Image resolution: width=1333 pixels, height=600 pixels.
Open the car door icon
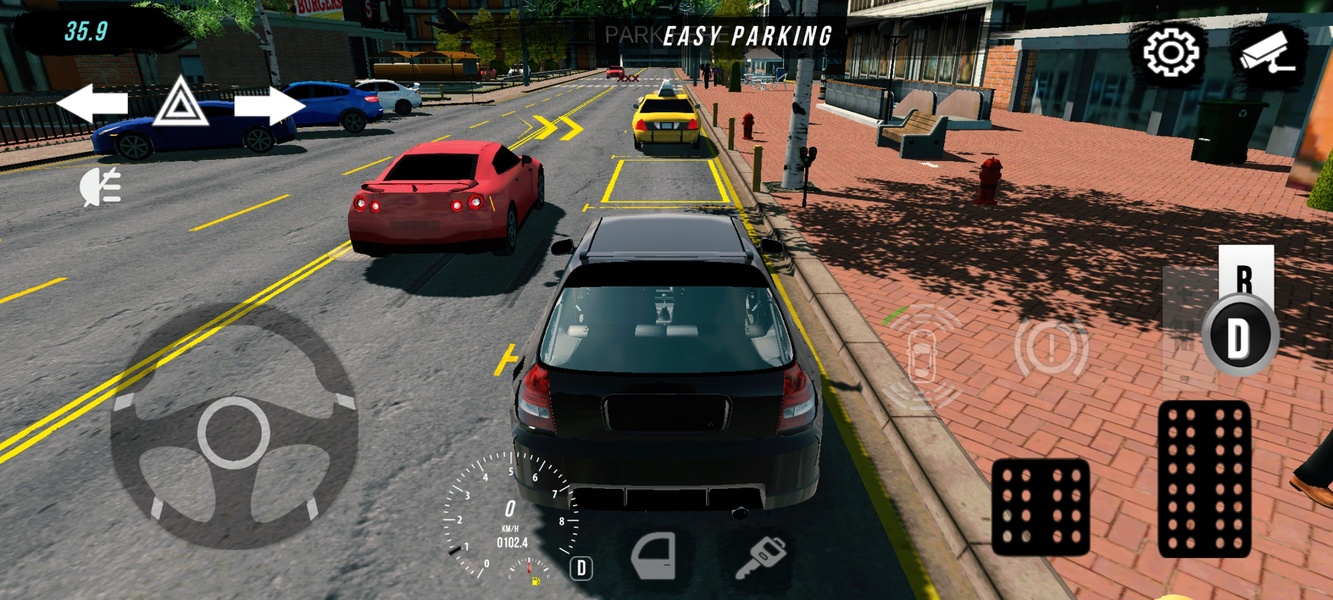pyautogui.click(x=655, y=558)
